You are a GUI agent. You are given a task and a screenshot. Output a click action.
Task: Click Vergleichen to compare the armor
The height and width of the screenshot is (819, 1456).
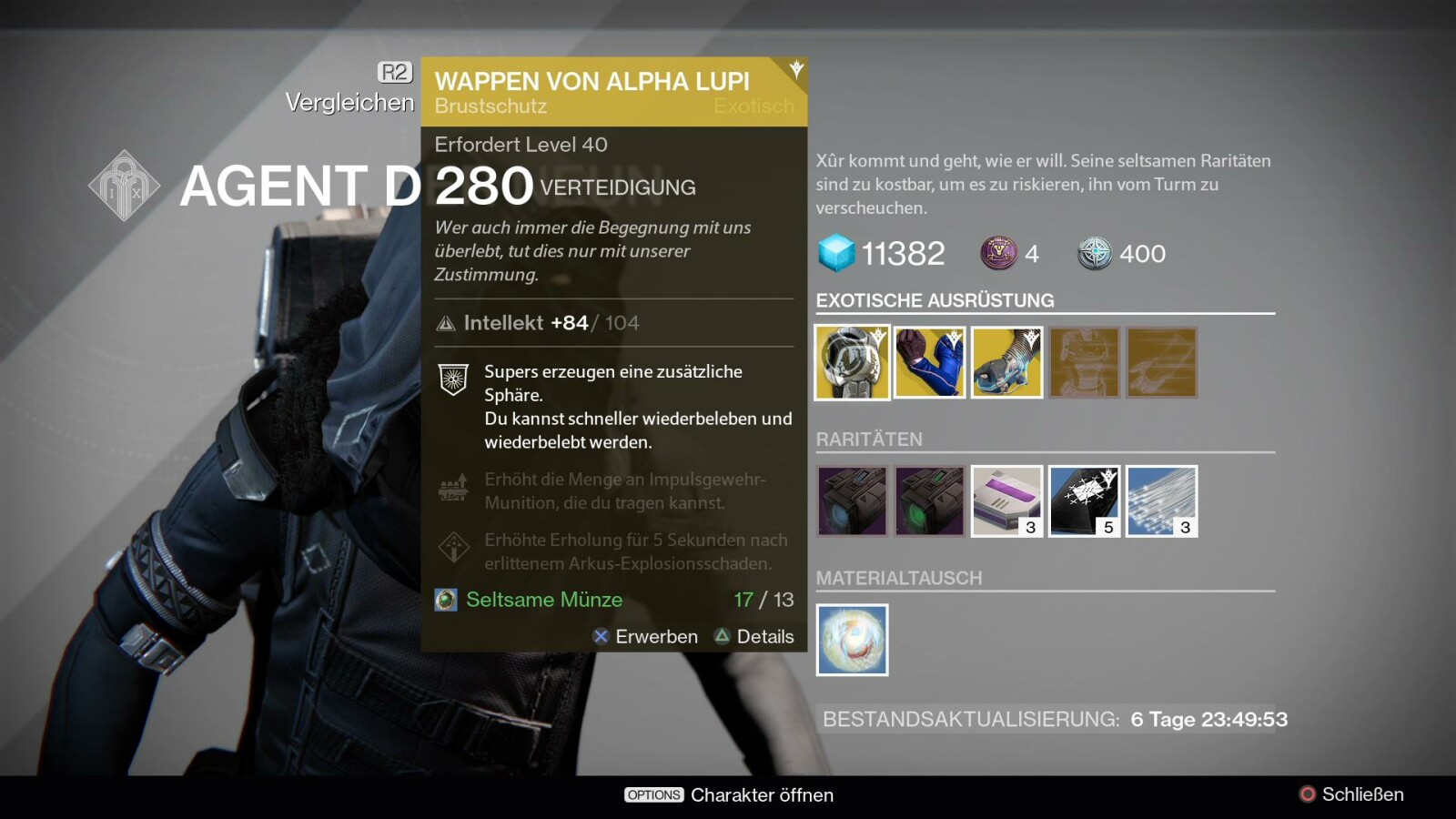[x=350, y=102]
